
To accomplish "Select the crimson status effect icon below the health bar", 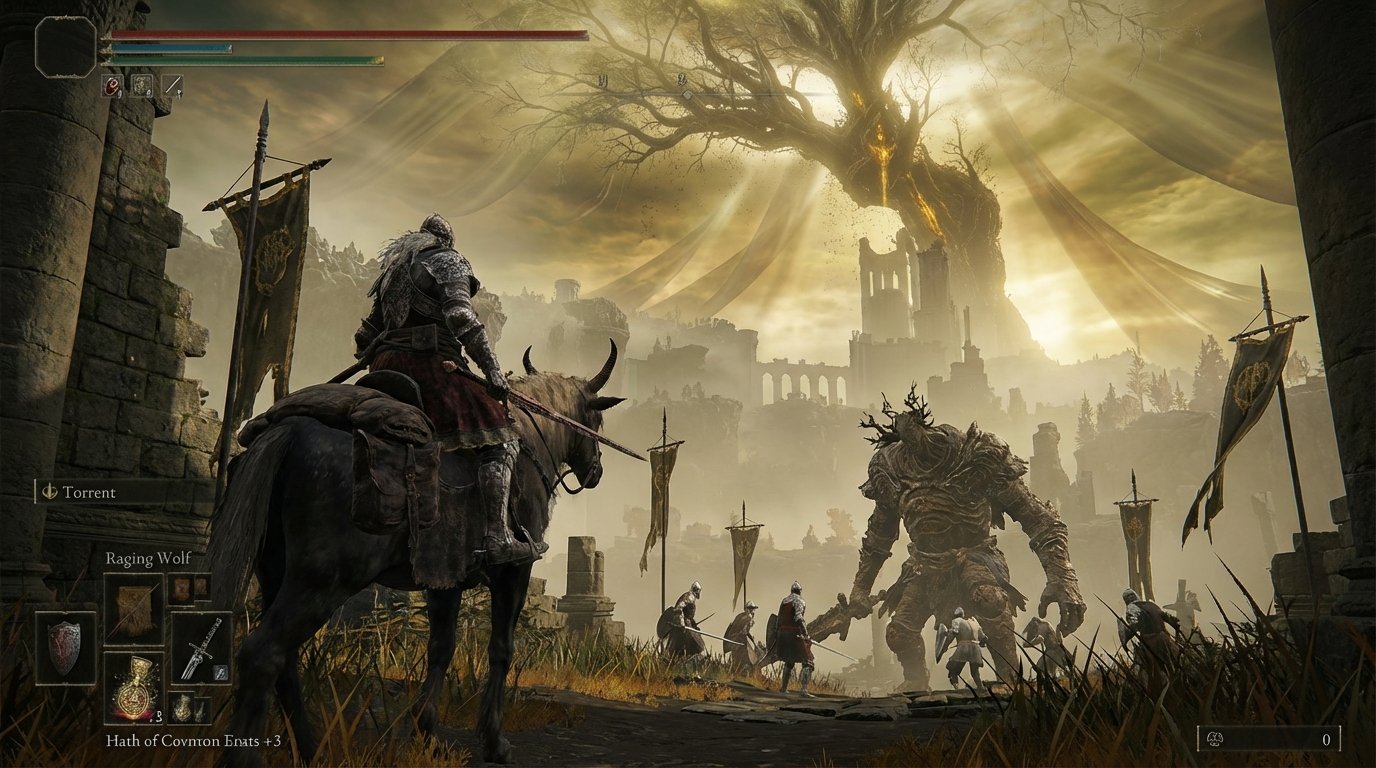I will (112, 86).
